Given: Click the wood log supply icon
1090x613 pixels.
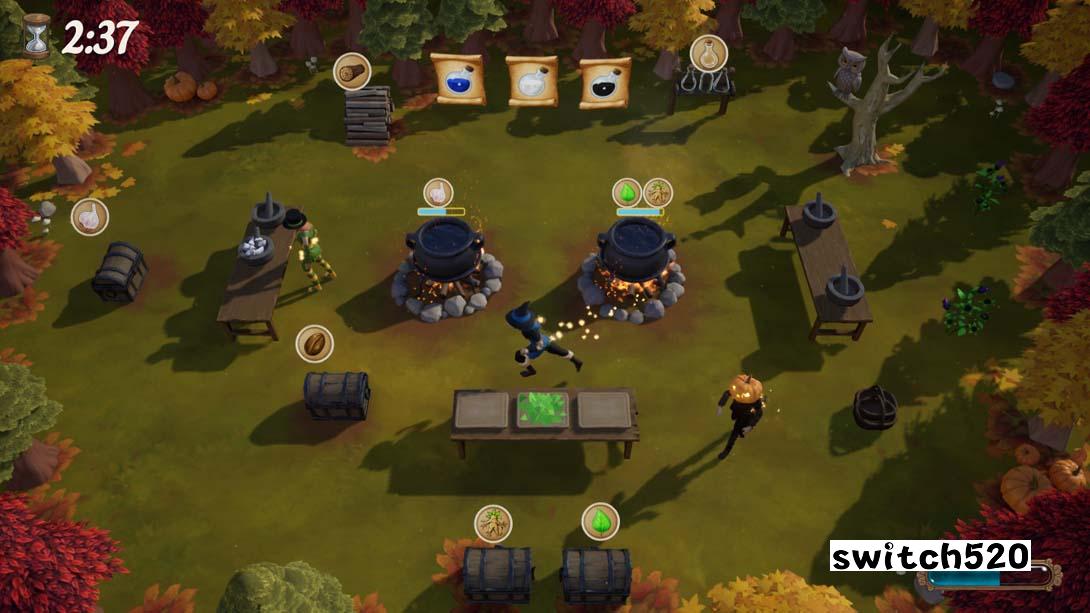Looking at the screenshot, I should tap(352, 71).
